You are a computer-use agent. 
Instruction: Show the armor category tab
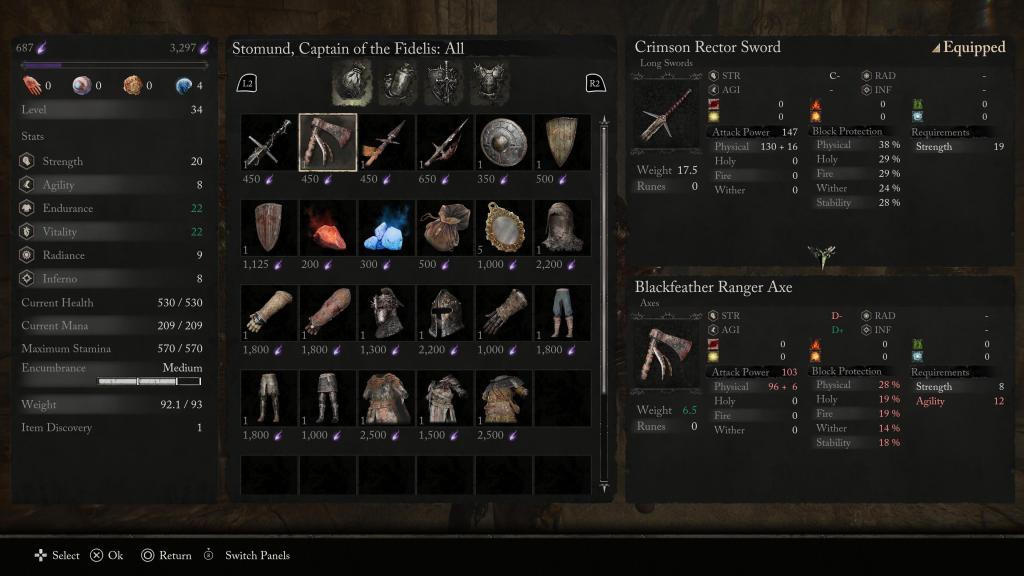click(489, 81)
